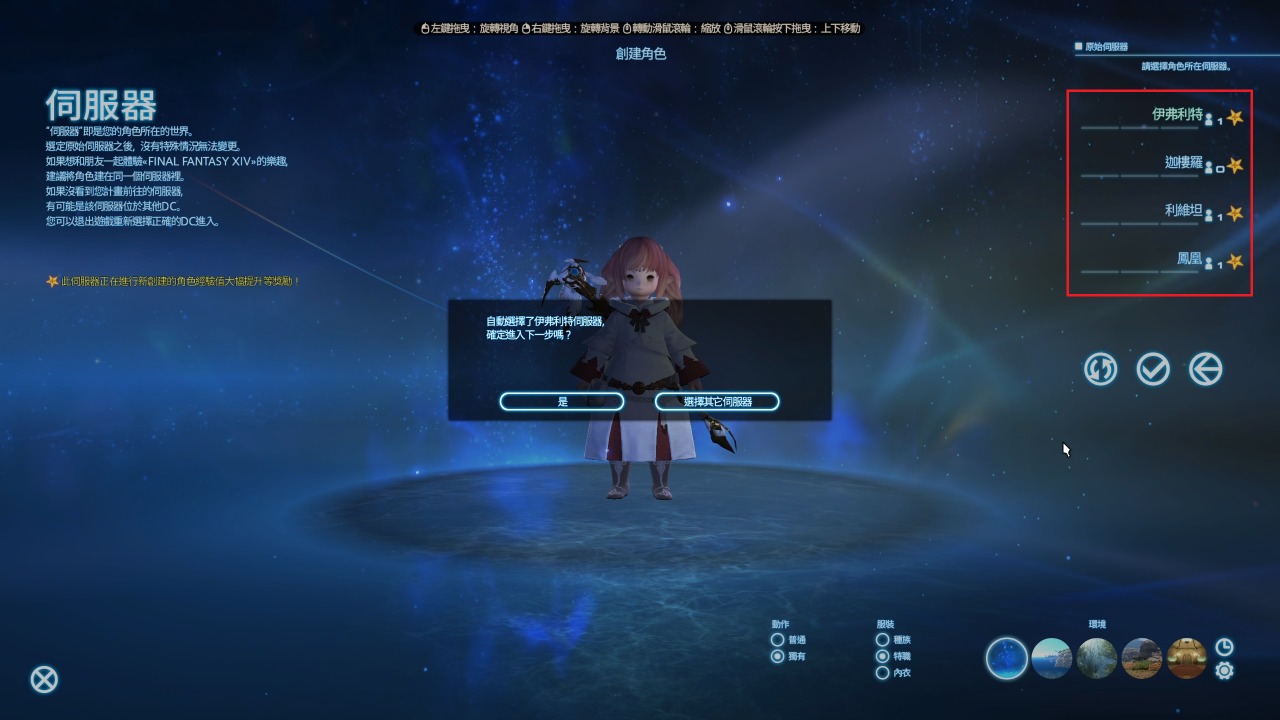Confirm with the 是 button
Image resolution: width=1280 pixels, height=720 pixels.
point(562,401)
